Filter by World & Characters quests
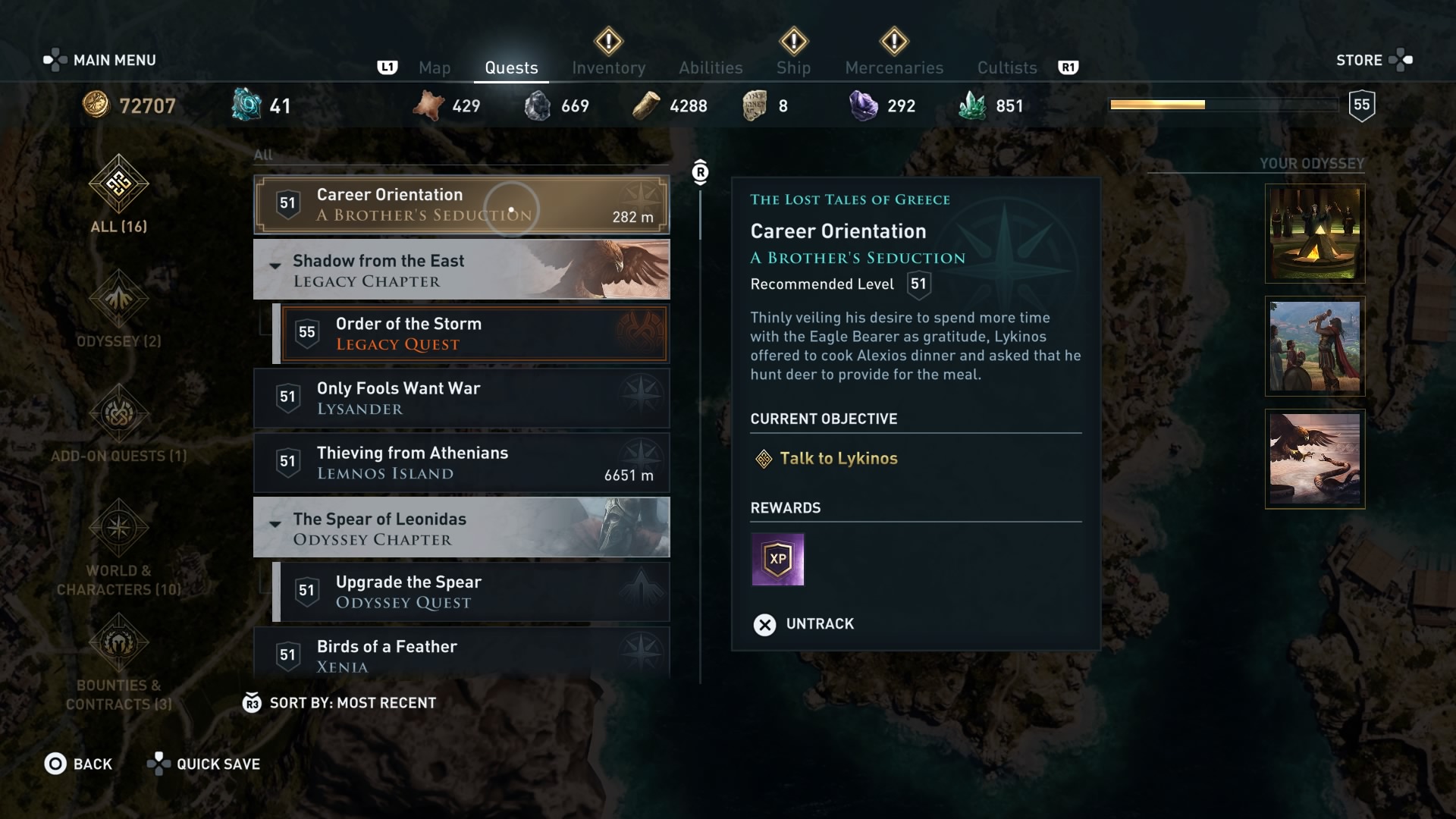This screenshot has width=1456, height=819. pos(119,546)
